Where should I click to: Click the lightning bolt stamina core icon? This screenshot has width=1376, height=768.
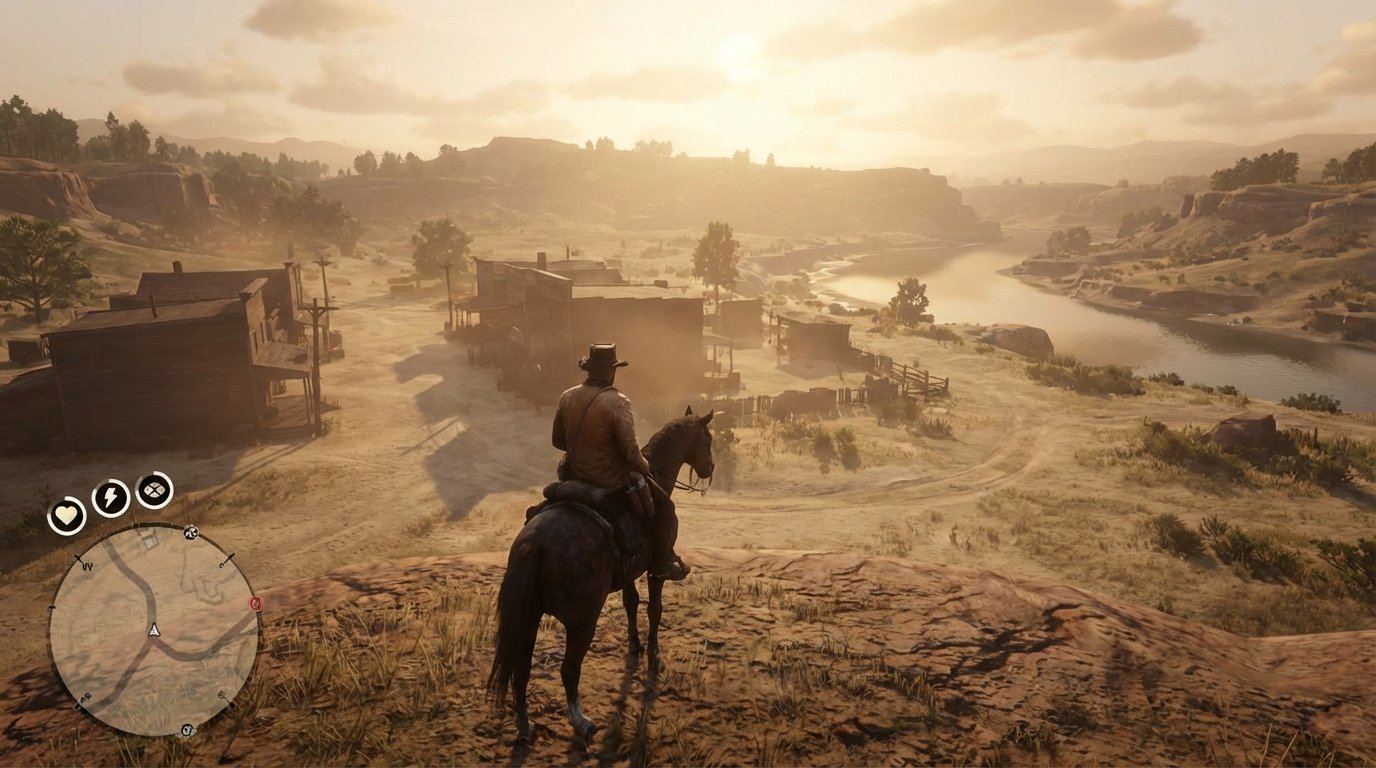coord(109,495)
